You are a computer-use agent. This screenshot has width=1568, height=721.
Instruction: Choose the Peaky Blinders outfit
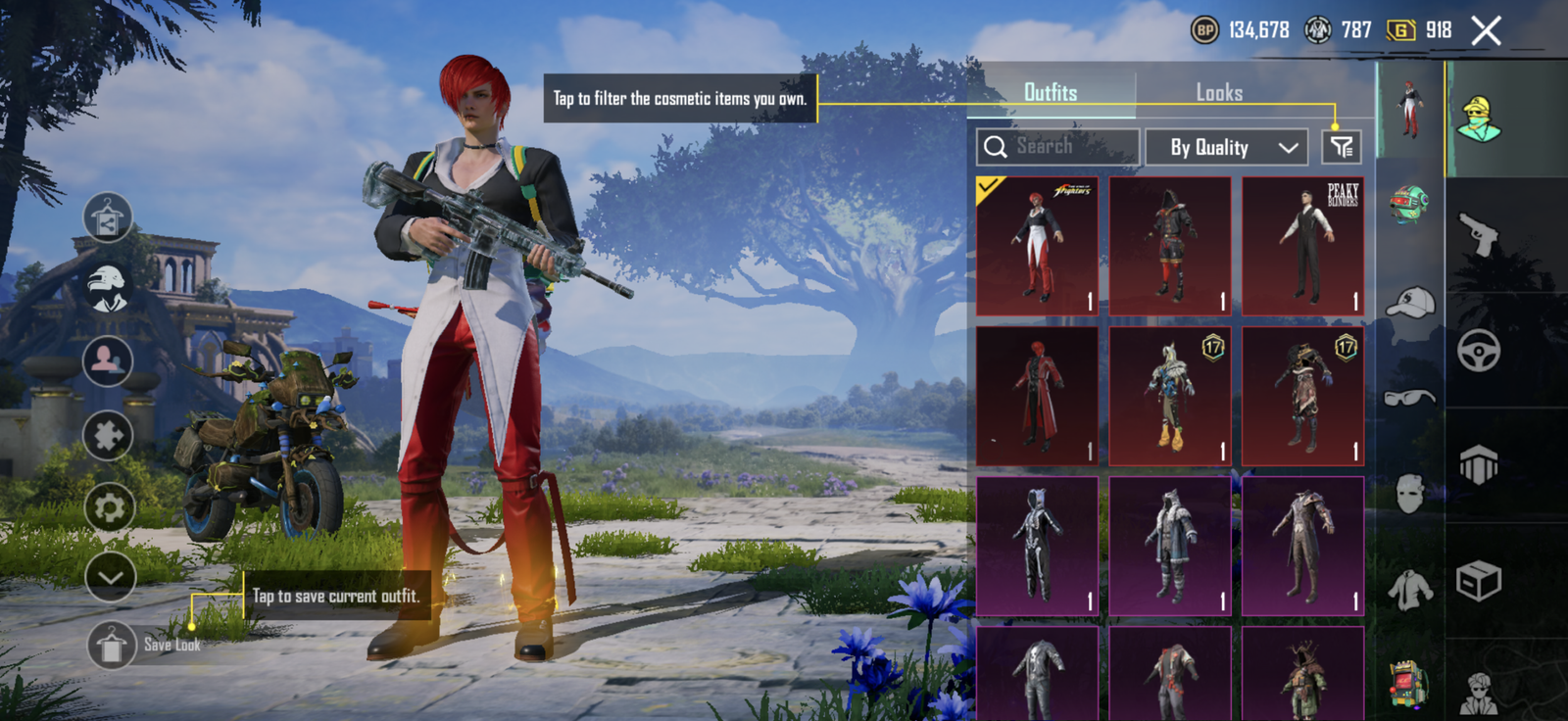pos(1302,246)
